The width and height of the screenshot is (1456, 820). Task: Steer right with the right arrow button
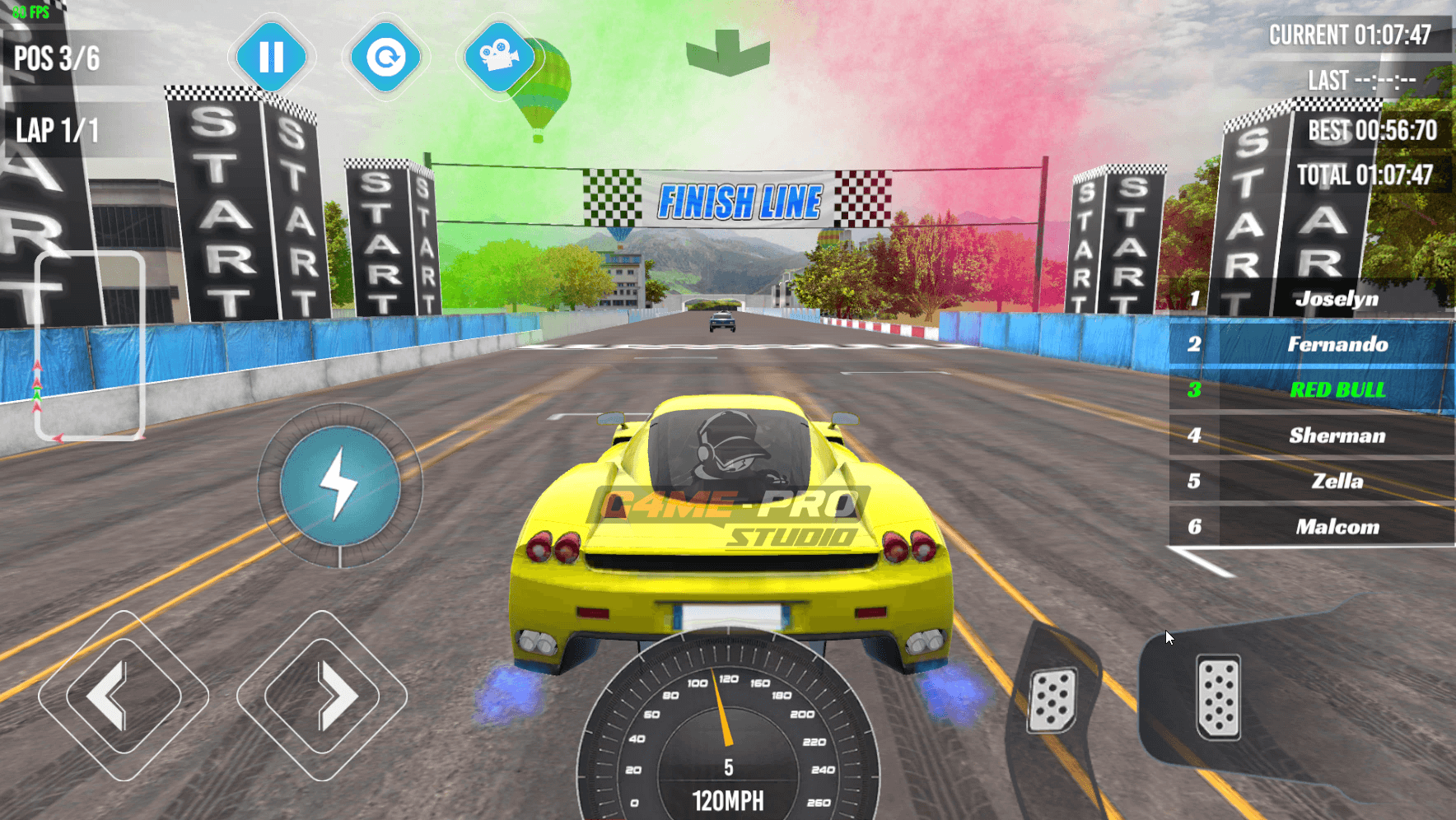(x=322, y=696)
